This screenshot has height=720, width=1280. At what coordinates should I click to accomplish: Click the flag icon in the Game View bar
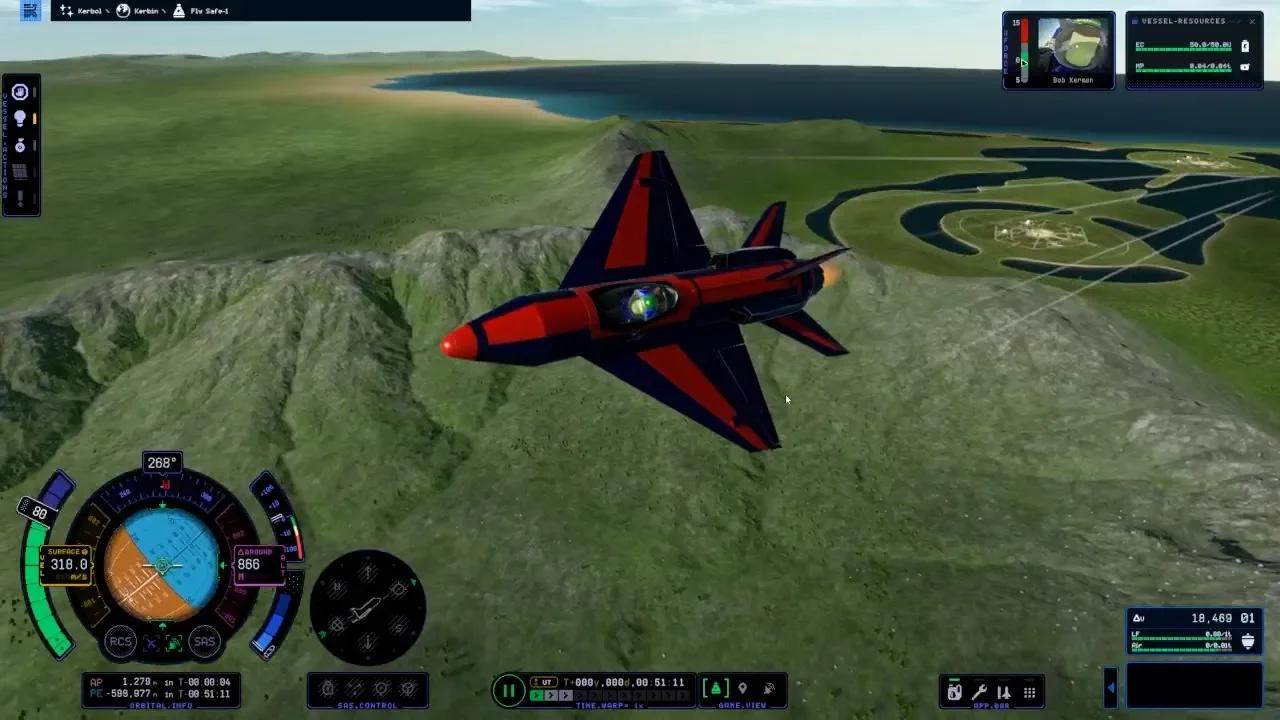point(742,689)
